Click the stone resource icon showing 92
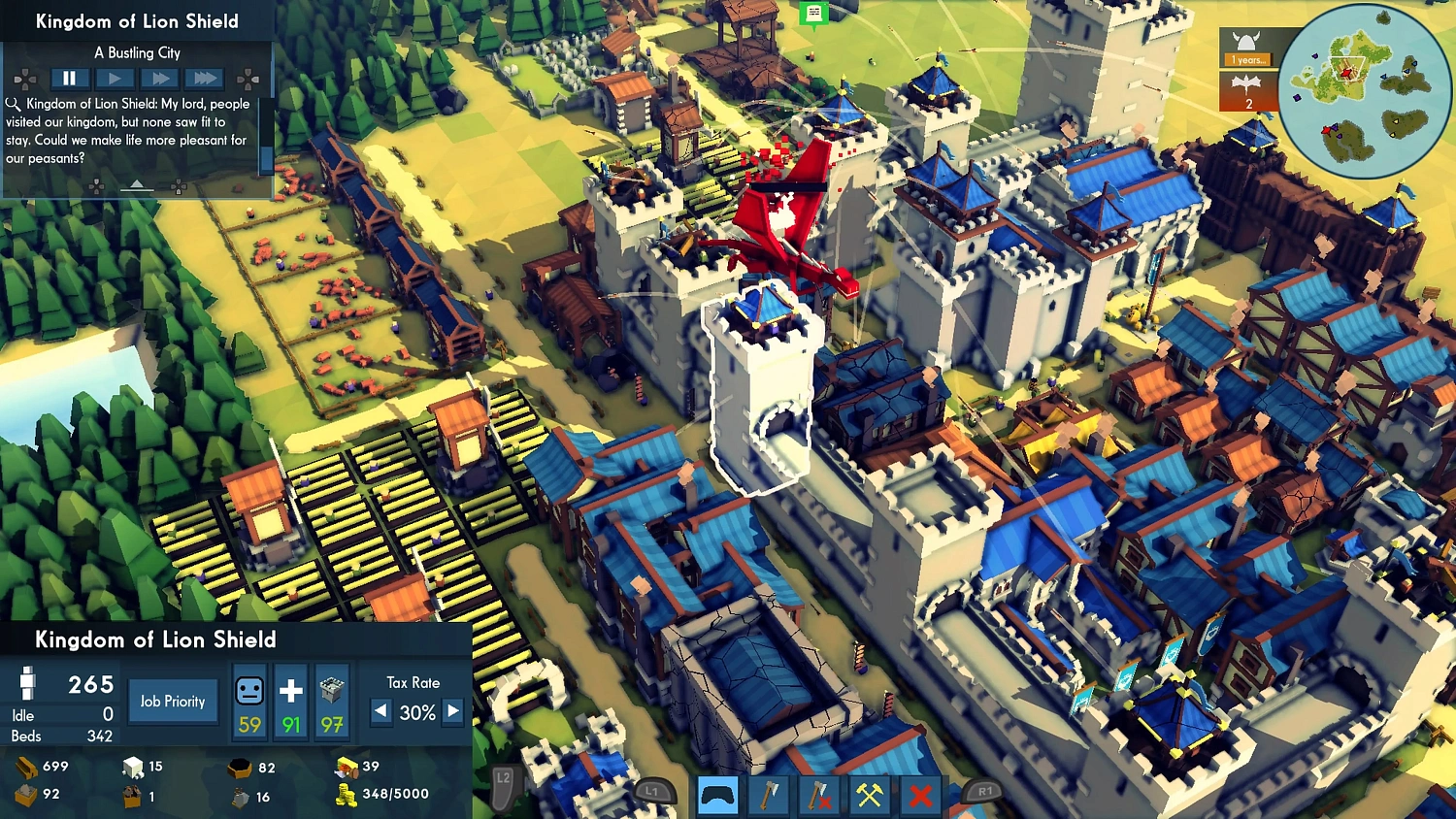Image resolution: width=1456 pixels, height=819 pixels. pos(24,794)
